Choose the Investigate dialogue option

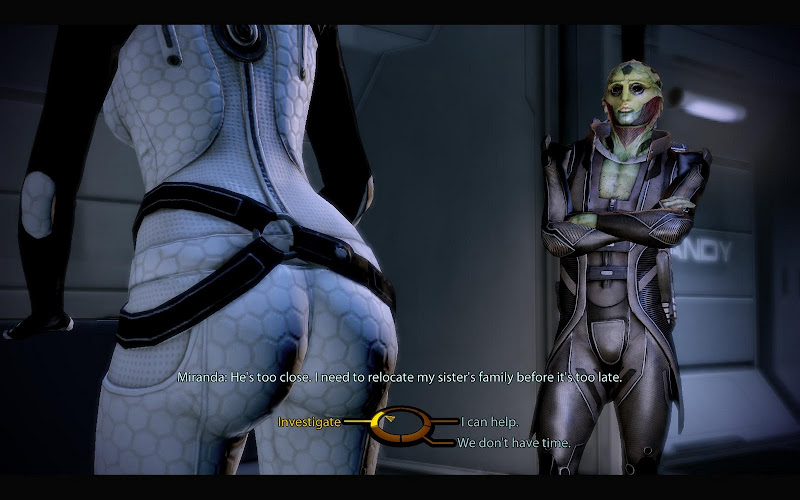coord(310,422)
